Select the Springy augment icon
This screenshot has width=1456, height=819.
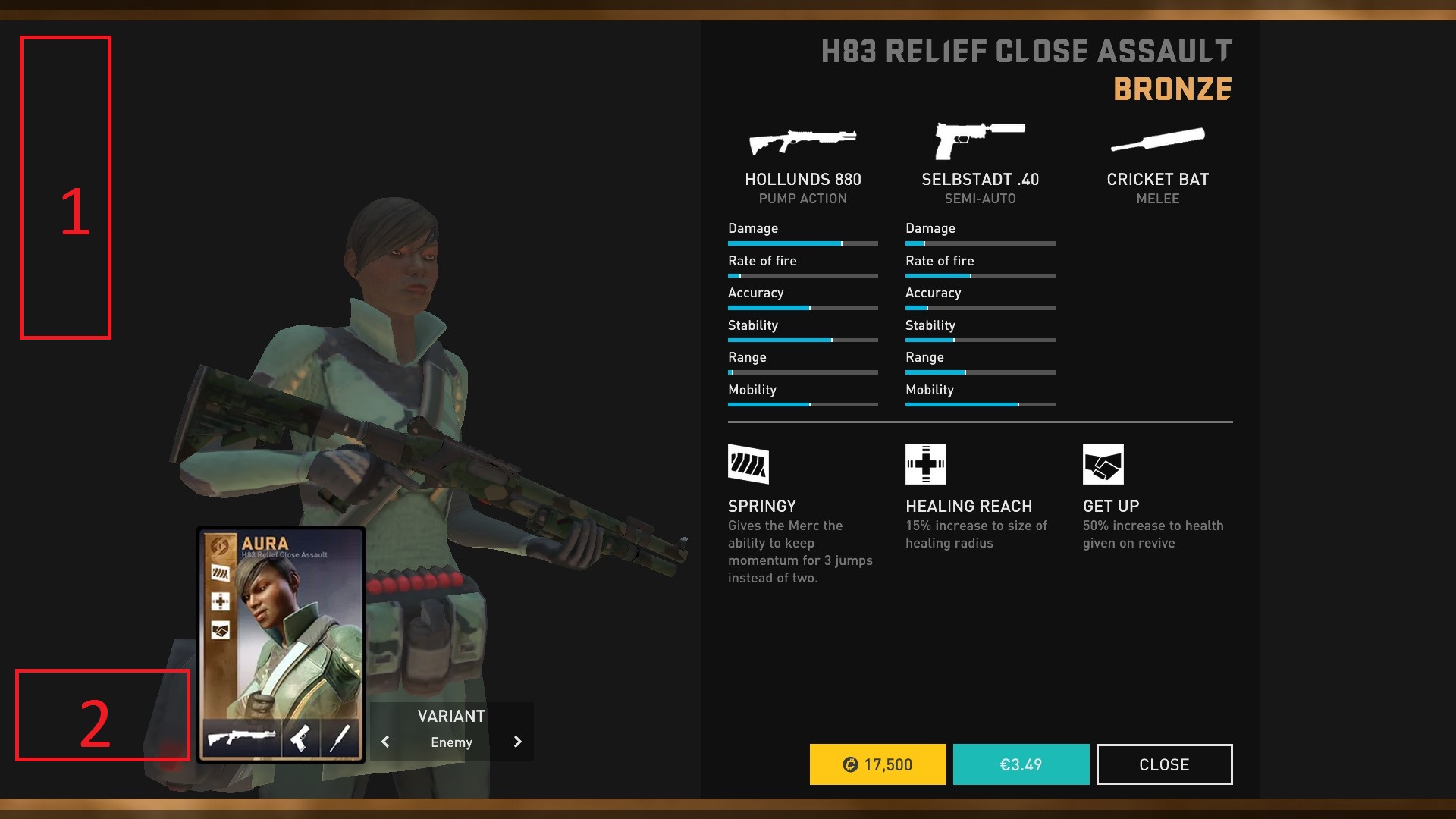[748, 464]
